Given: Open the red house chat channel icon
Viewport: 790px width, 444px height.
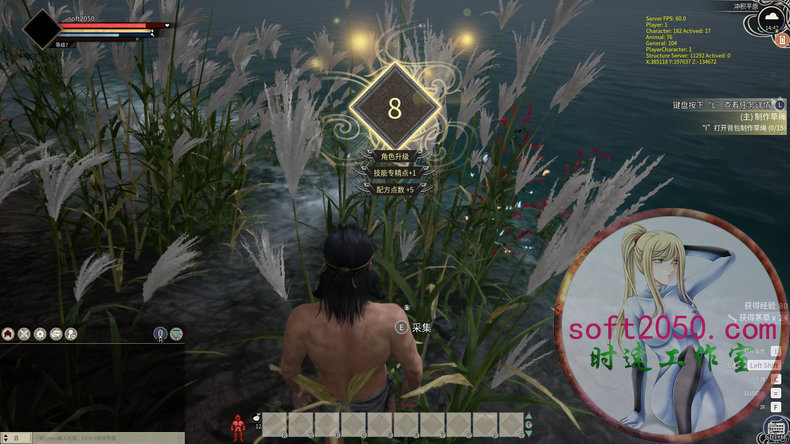Looking at the screenshot, I should click(x=7, y=333).
